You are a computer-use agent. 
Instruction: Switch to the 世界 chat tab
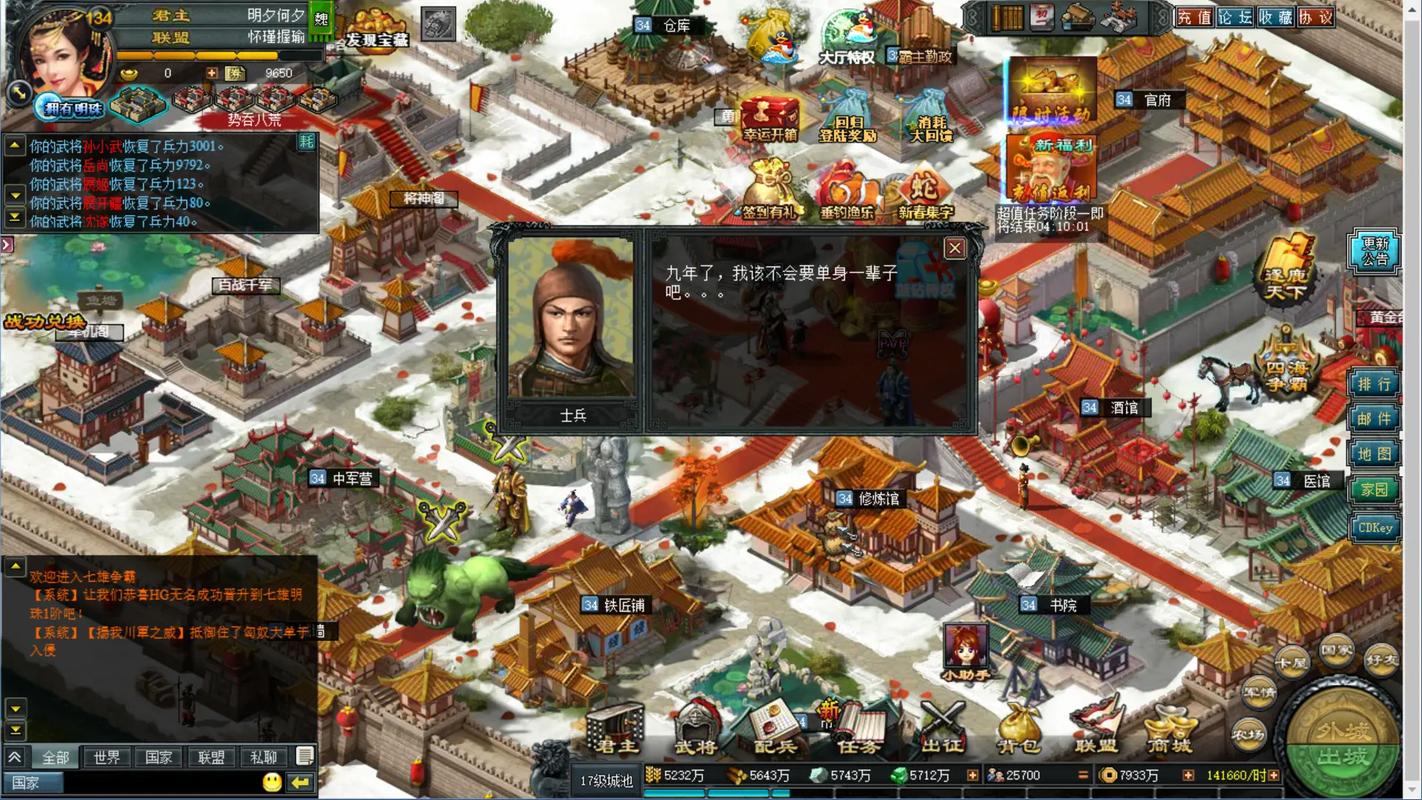[108, 757]
